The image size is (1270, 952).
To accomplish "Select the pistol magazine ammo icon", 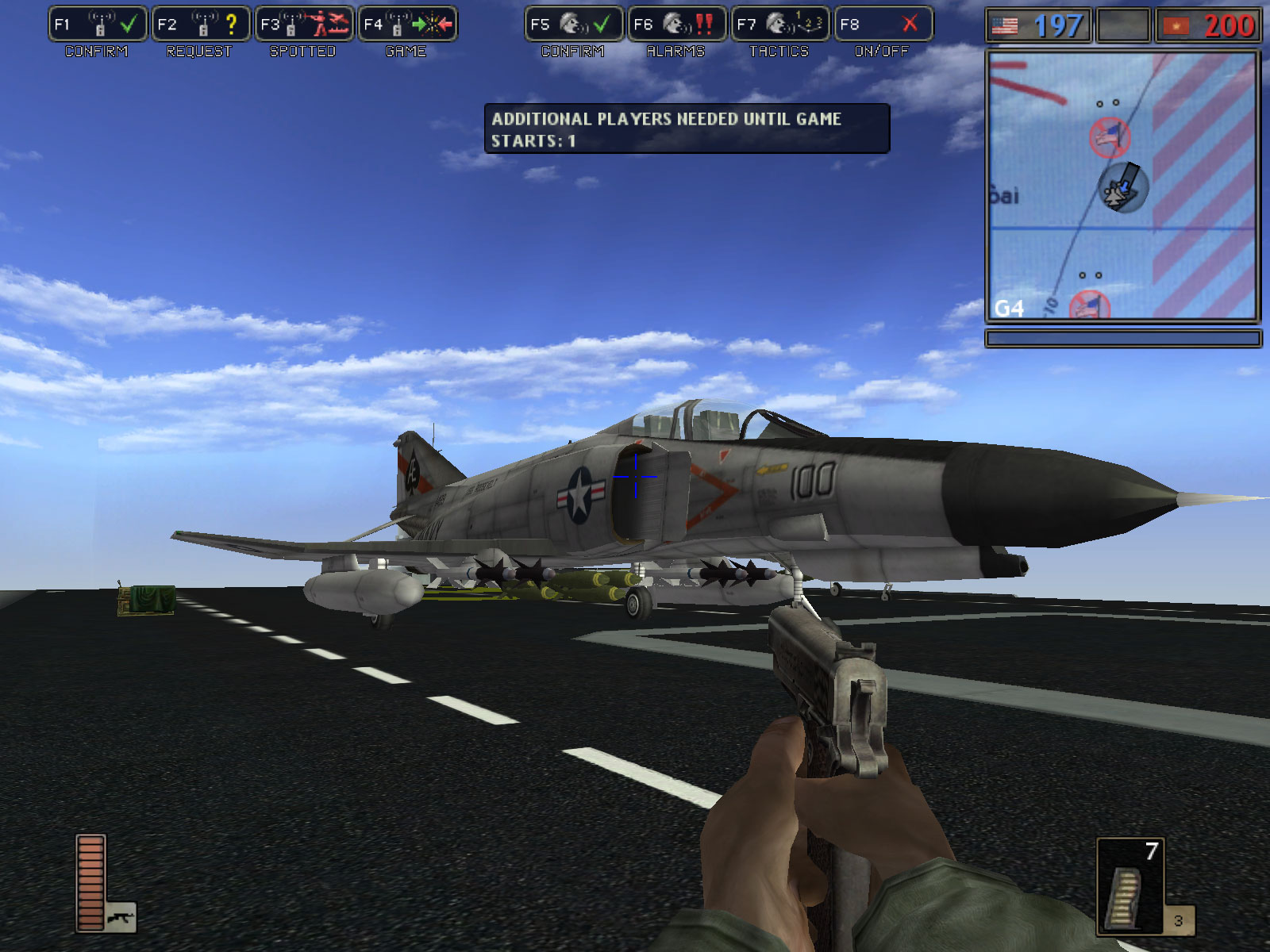I will pos(1125,896).
